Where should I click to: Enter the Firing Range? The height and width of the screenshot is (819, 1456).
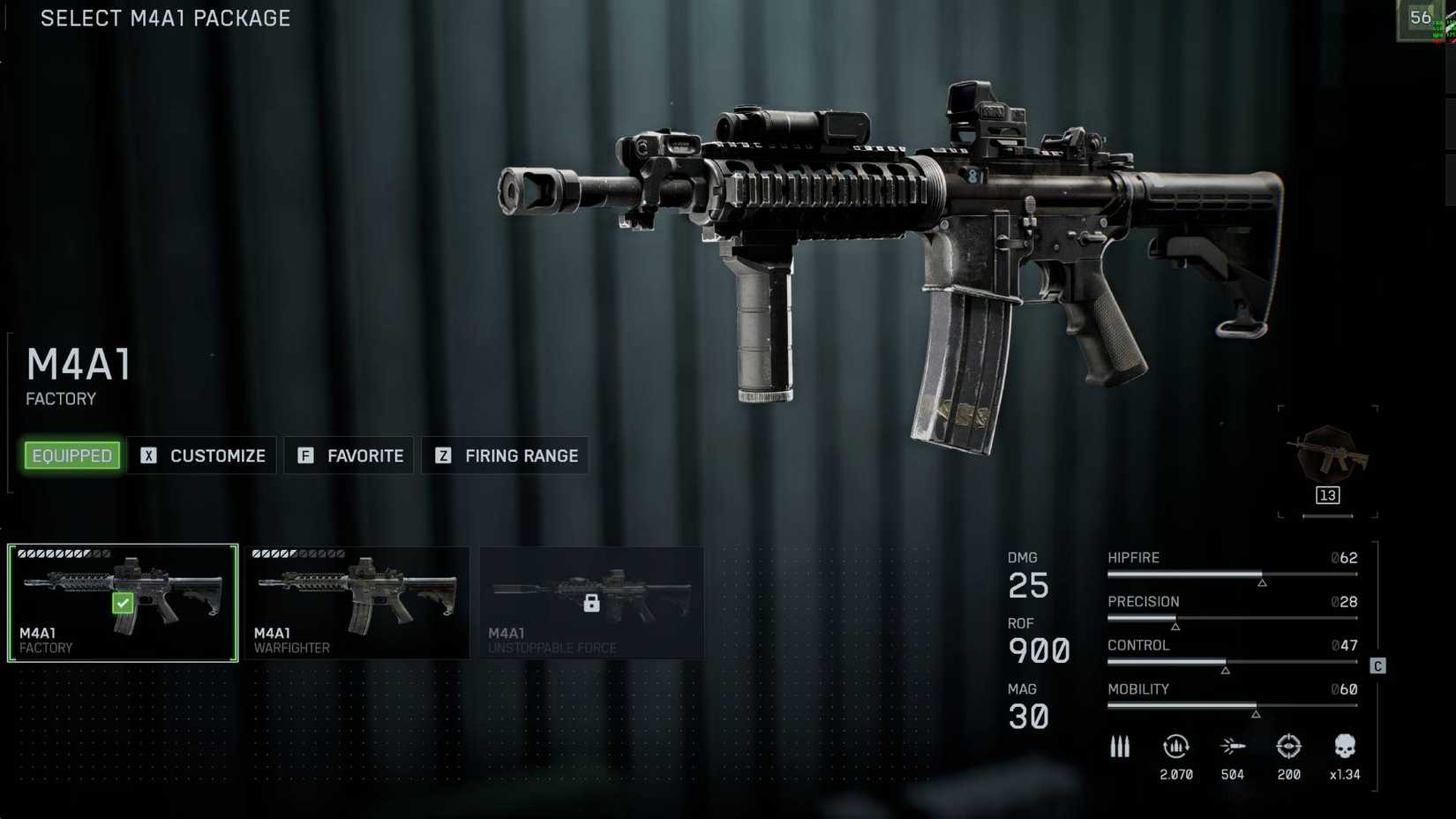[505, 455]
